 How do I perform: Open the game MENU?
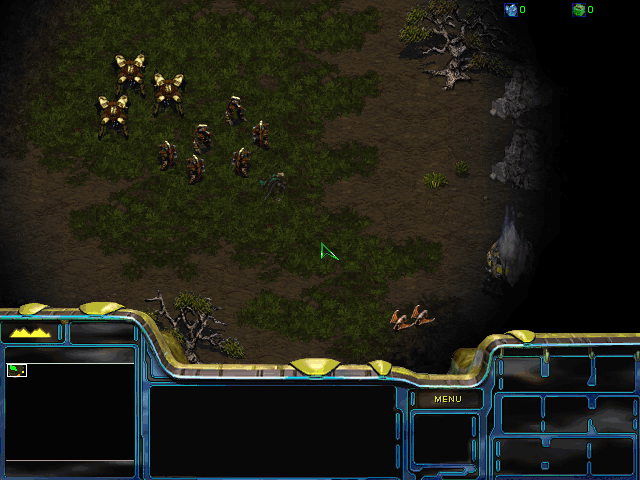(x=447, y=399)
